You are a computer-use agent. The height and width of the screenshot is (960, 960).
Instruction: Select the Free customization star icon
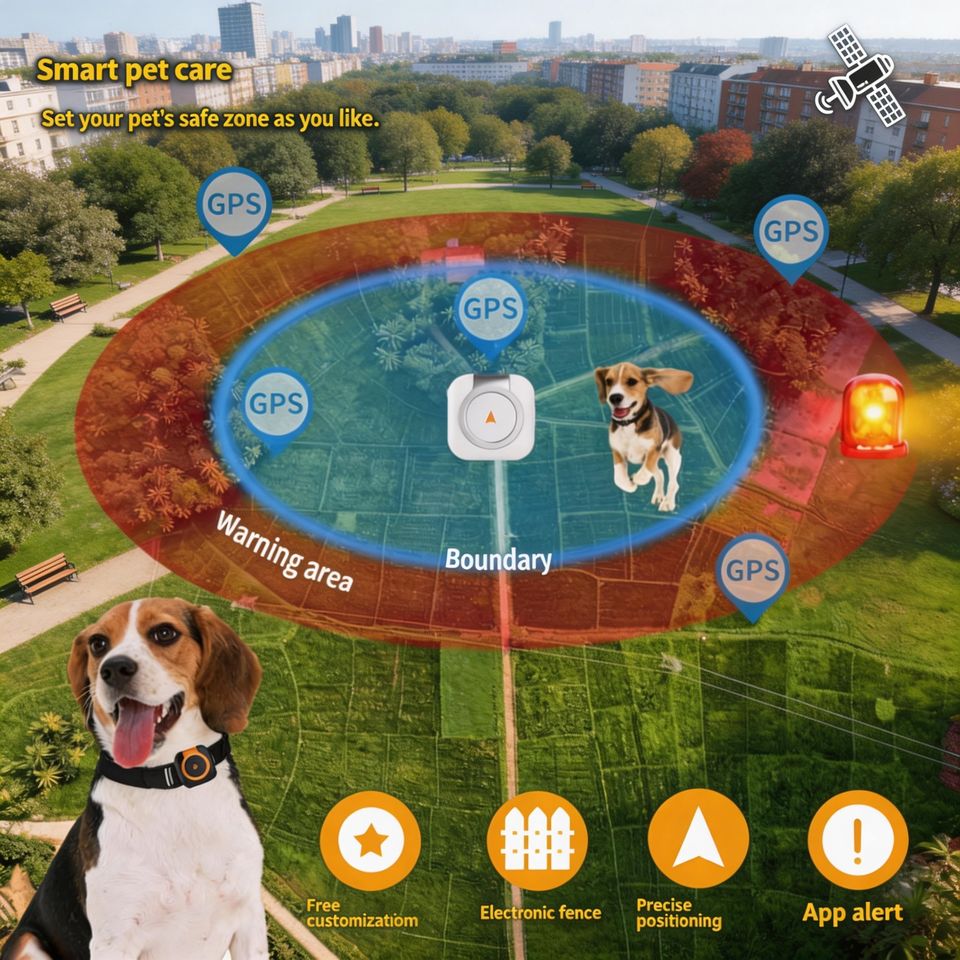coord(371,841)
